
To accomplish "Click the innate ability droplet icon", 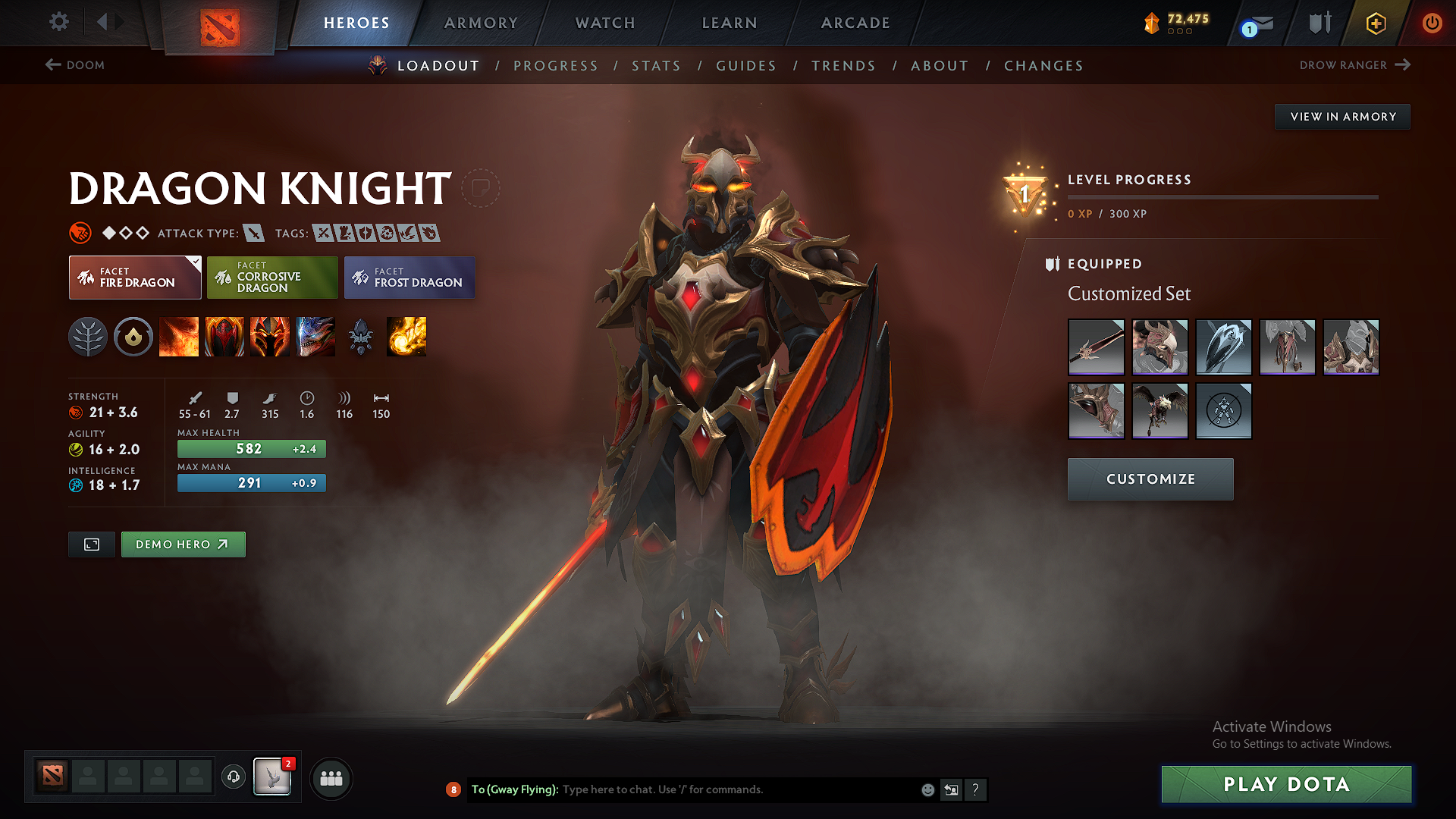I will pos(133,337).
